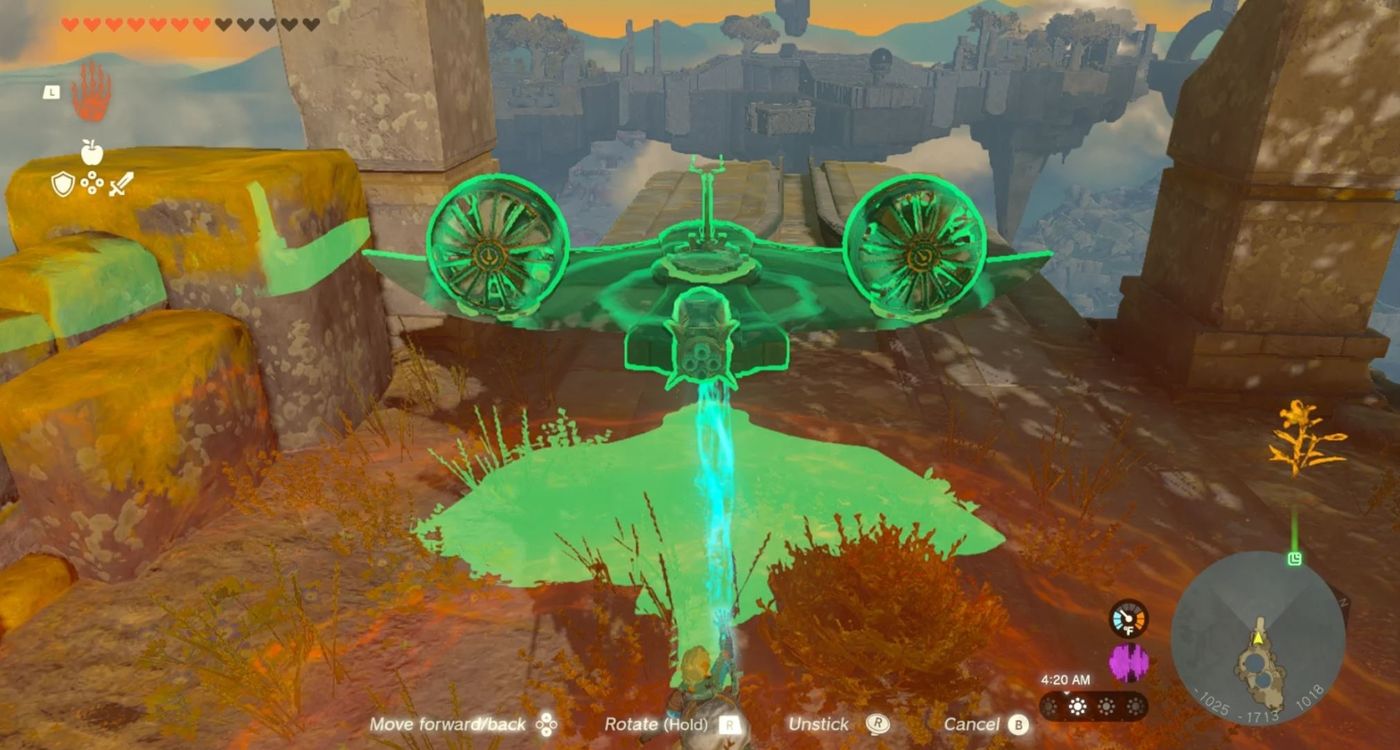Screen dimensions: 1400x750
Task: Choose the shield quick-select icon
Action: [63, 184]
